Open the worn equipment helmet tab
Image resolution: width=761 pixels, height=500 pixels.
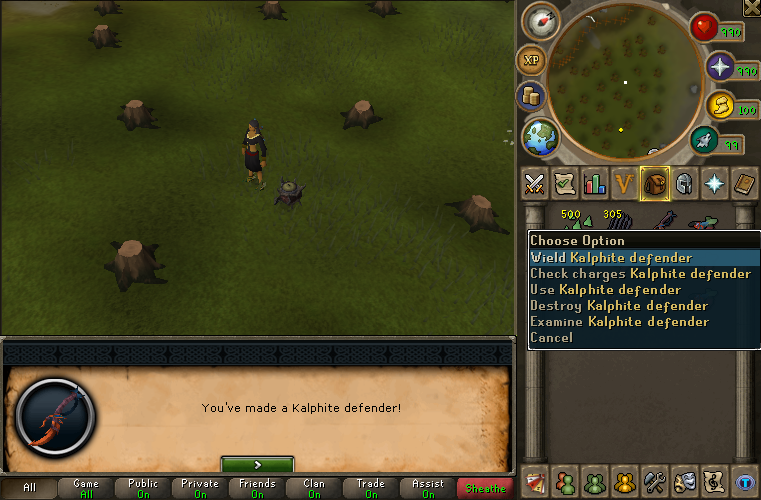pyautogui.click(x=685, y=184)
